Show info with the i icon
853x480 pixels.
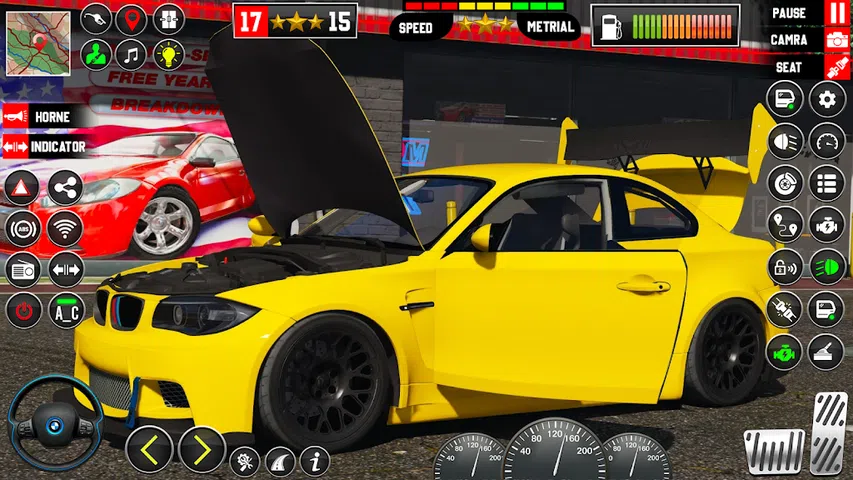click(314, 460)
